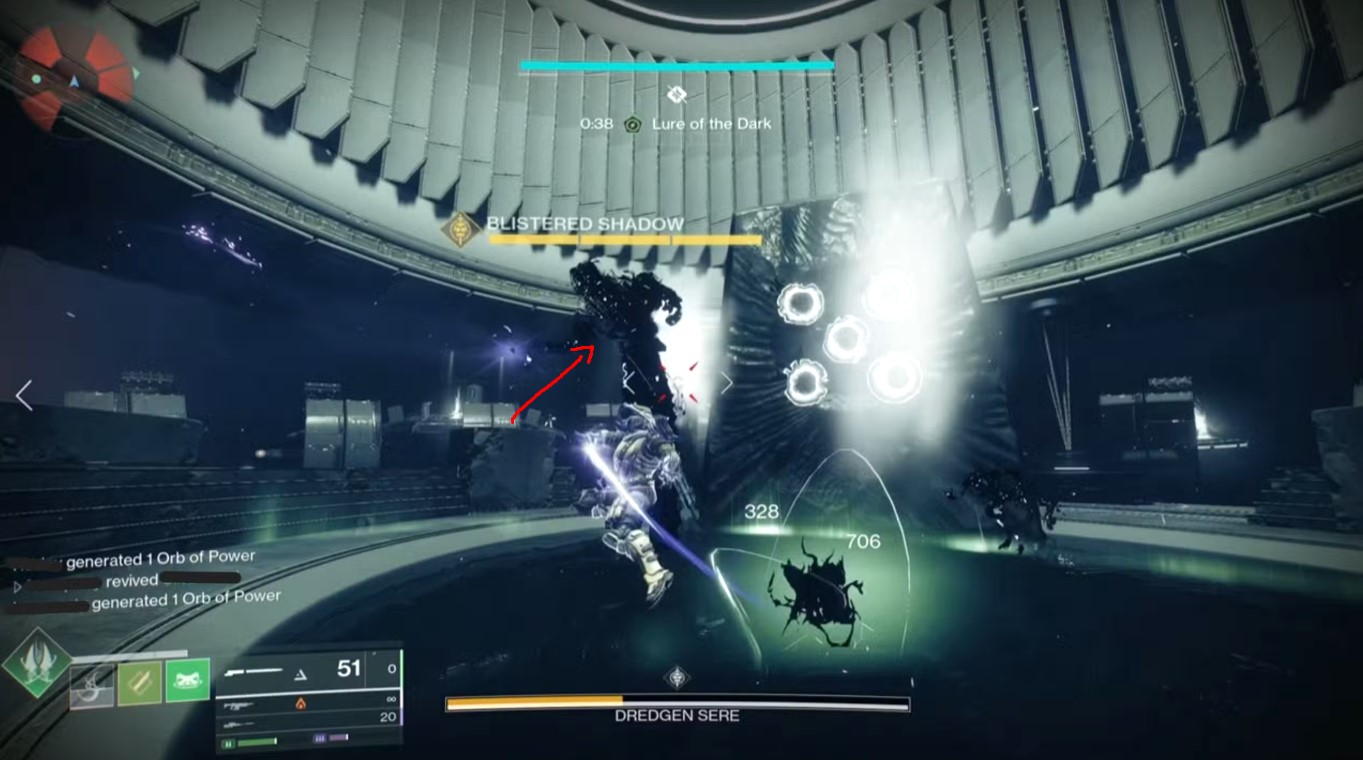Switch to the solar energy weapon row
Image resolution: width=1363 pixels, height=760 pixels.
pos(300,704)
